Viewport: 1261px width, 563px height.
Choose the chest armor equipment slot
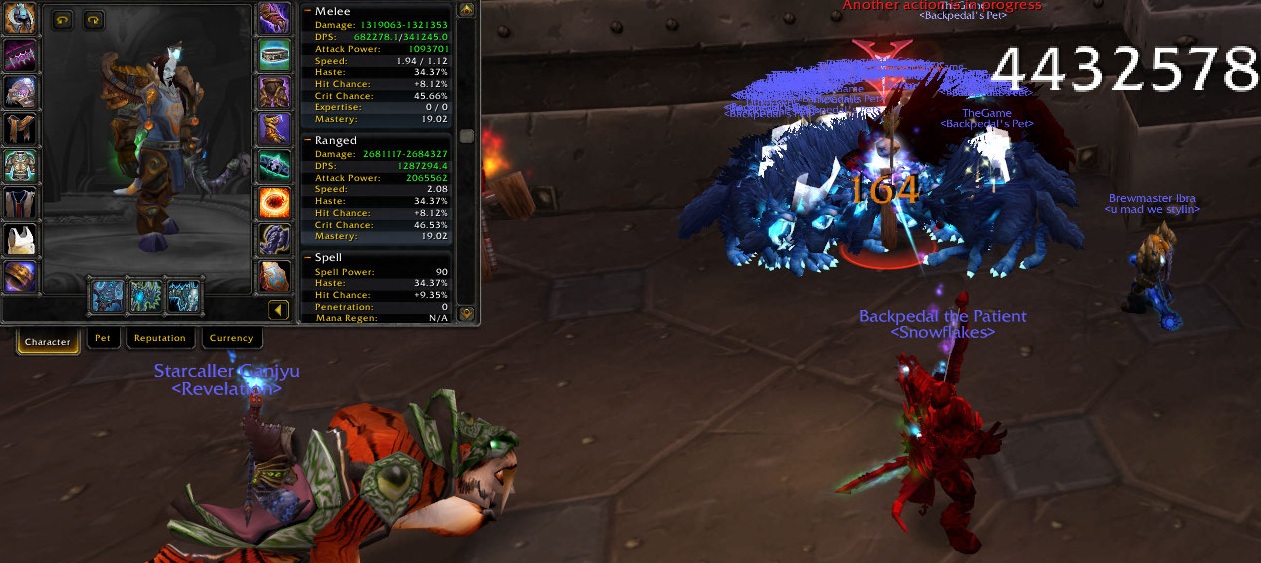pos(21,165)
